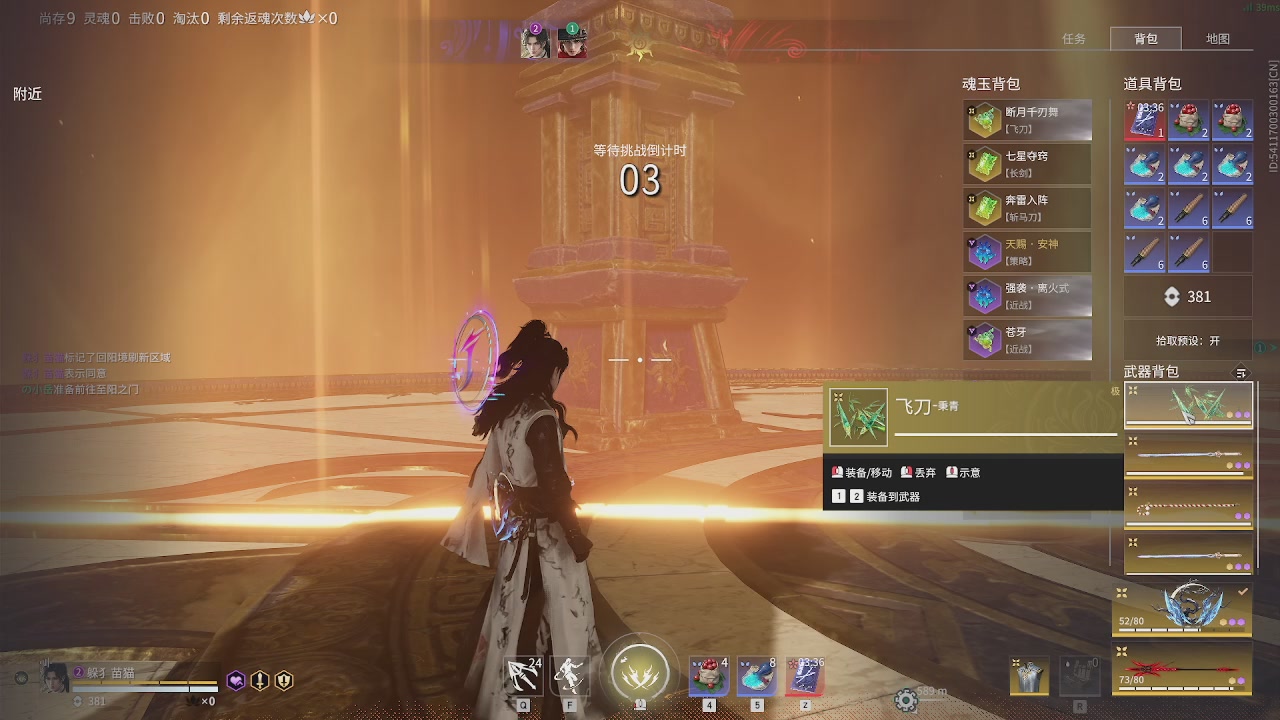
Task: Select the 断月千刃舞 soul jade
Action: click(x=1027, y=121)
